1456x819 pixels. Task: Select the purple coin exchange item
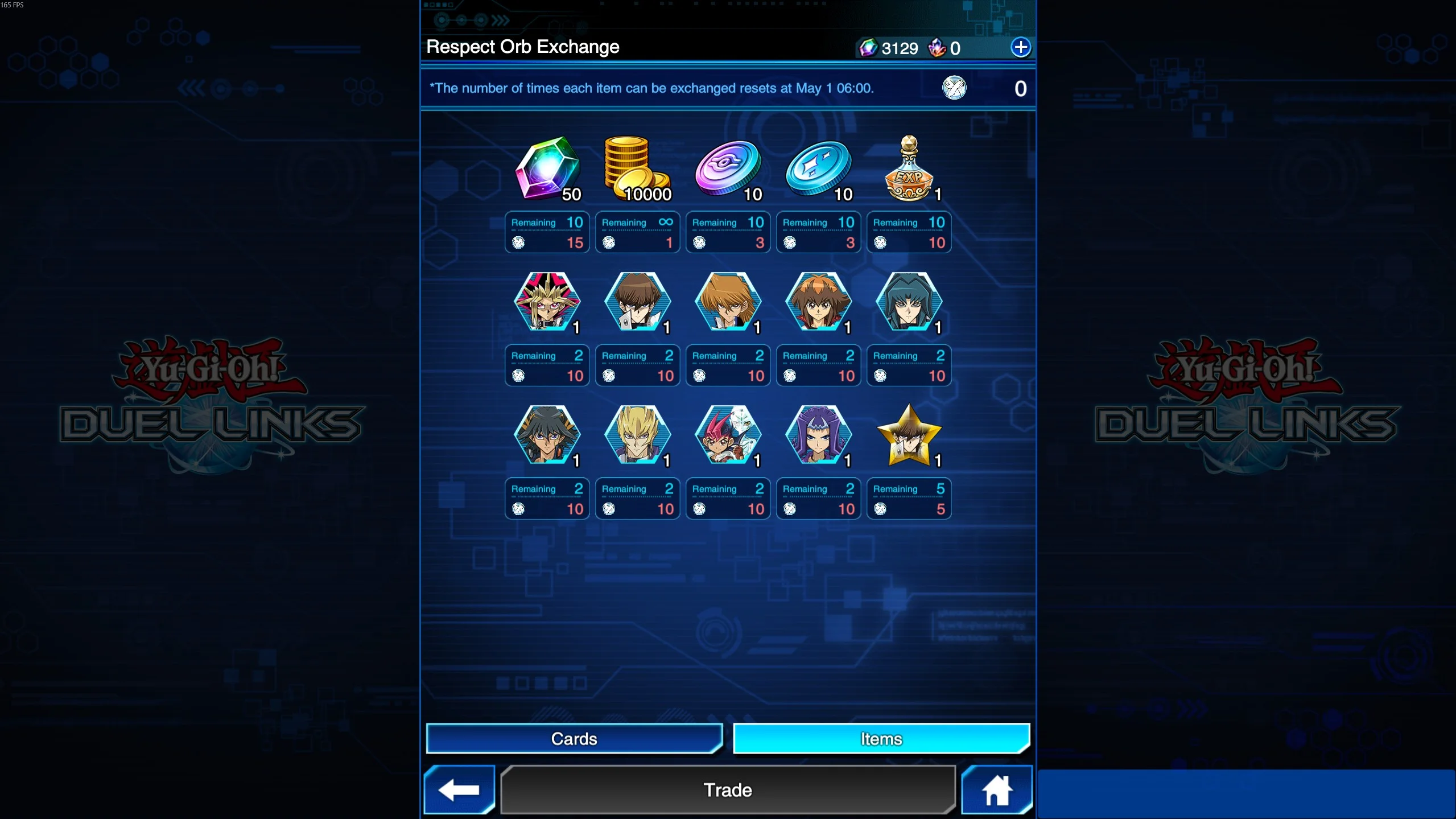pos(728,169)
